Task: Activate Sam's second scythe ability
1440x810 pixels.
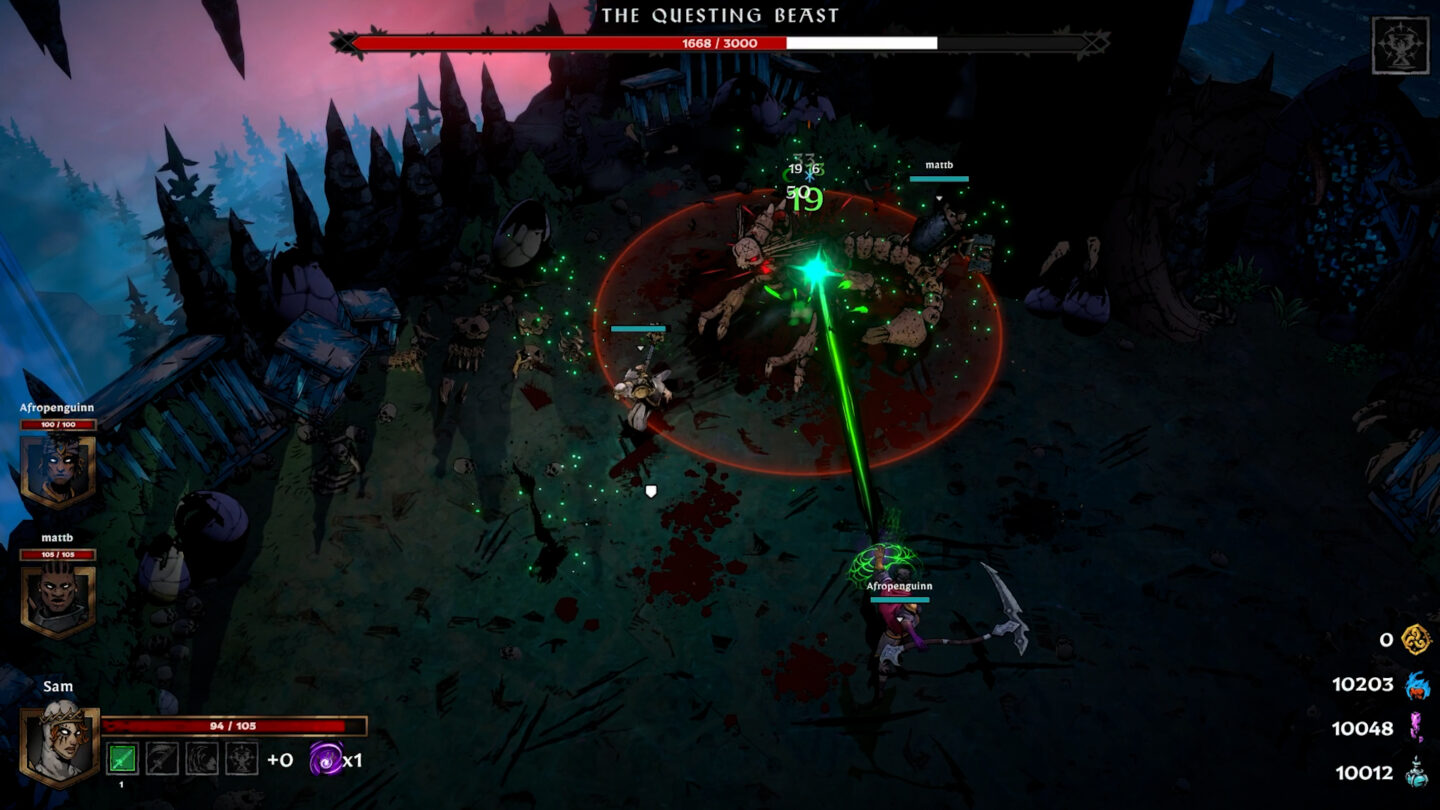Action: pos(160,759)
